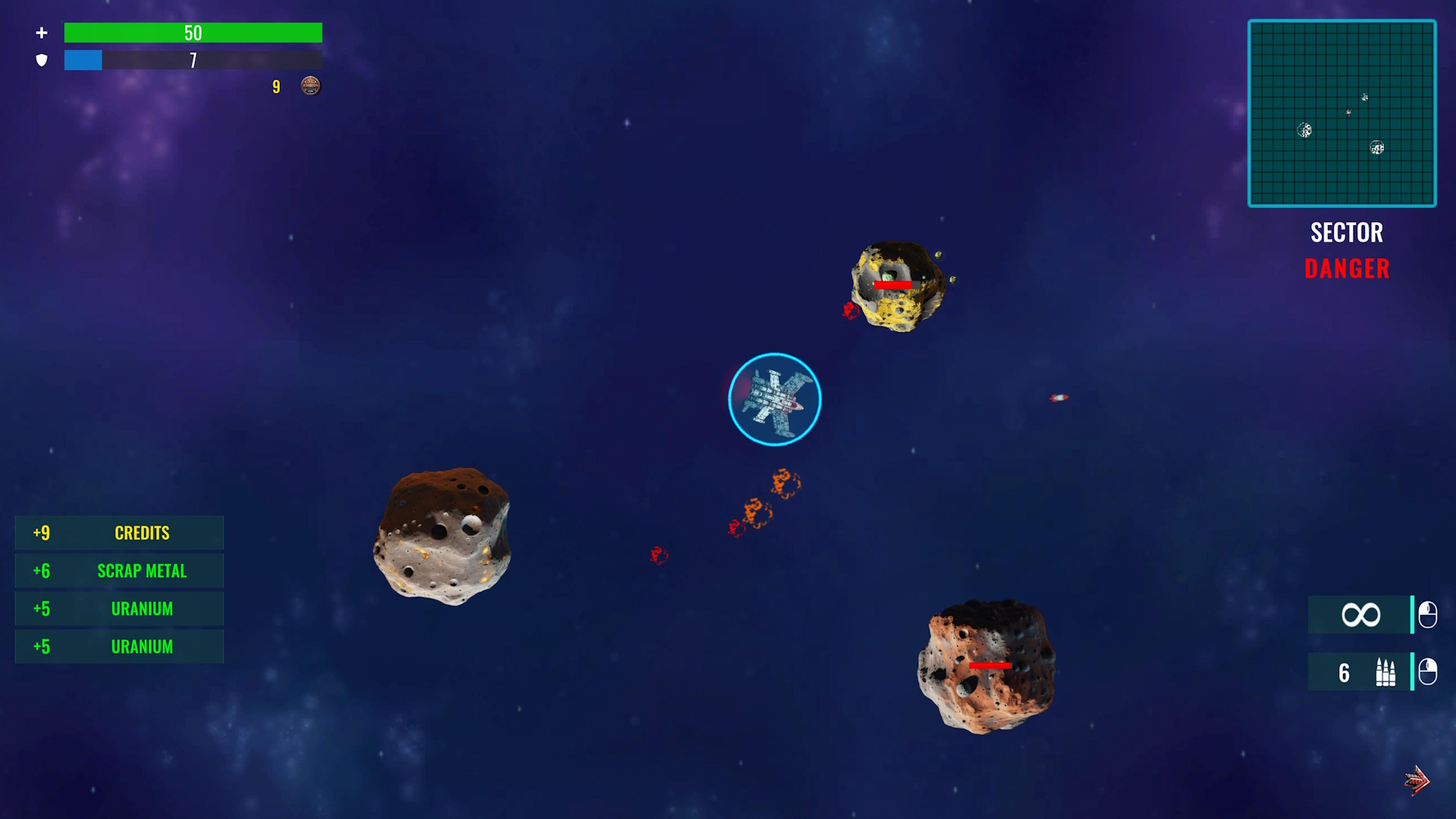Click the red DANGER status text
Screen dimensions: 1456x819
[1347, 268]
